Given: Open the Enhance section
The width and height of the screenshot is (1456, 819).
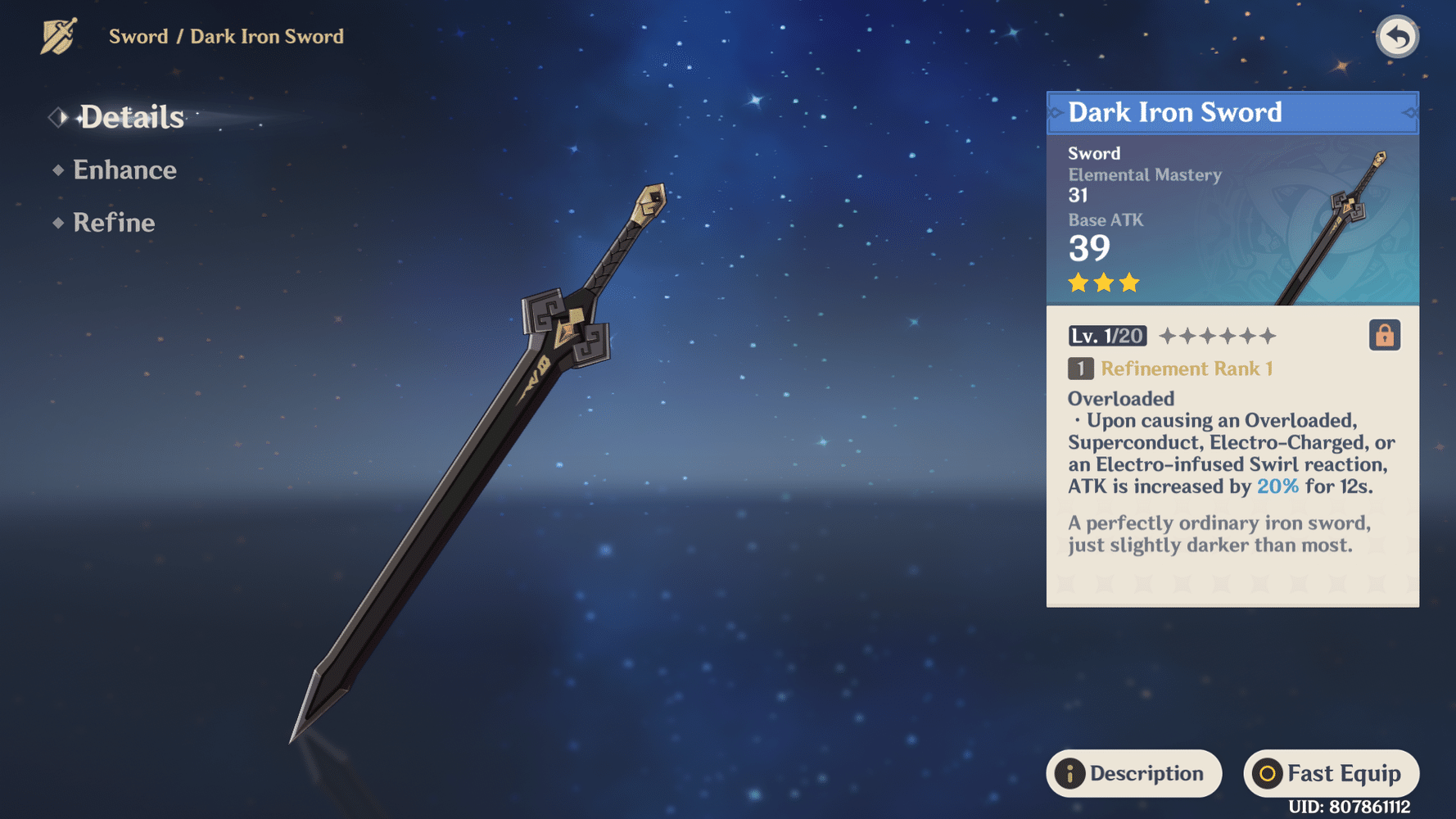Looking at the screenshot, I should tap(124, 170).
